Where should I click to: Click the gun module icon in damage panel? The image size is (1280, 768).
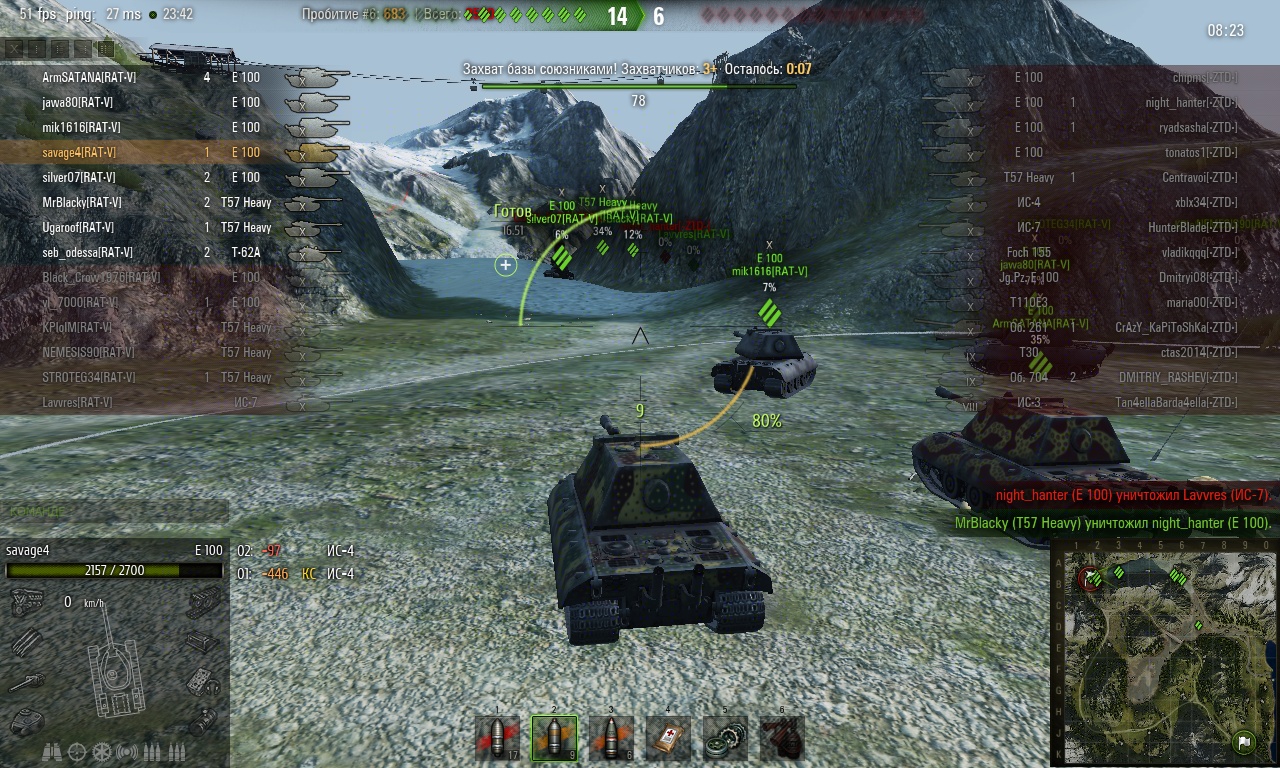[26, 683]
